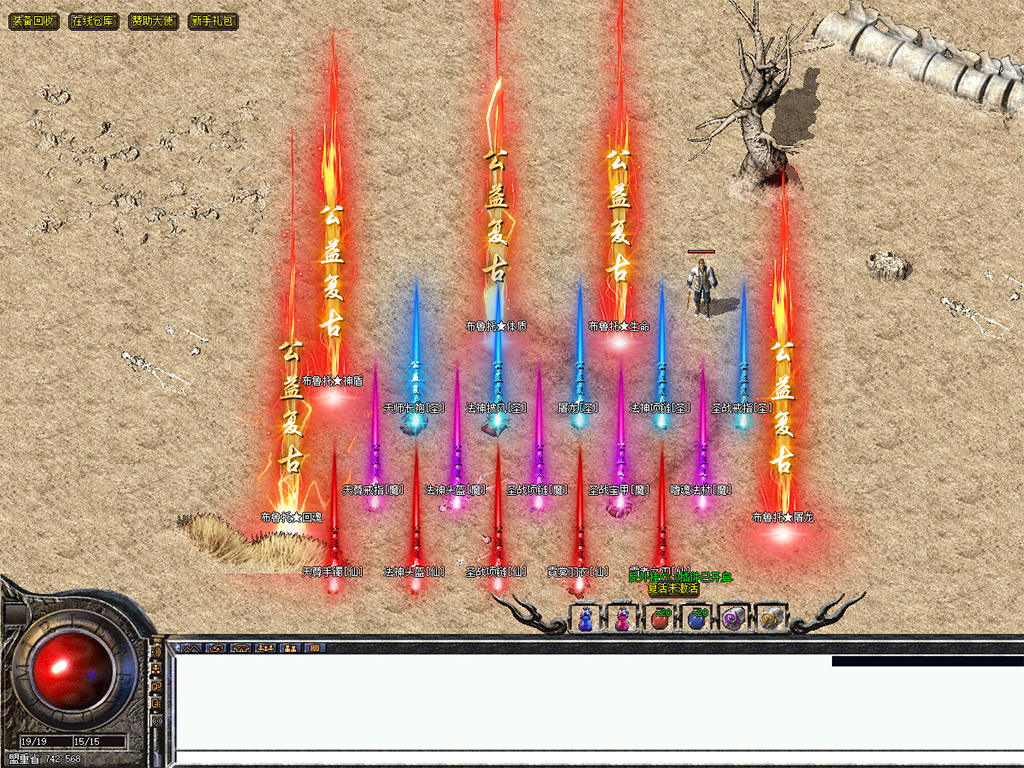Use the golden swirl scroll
Screen dimensions: 1024x768
769,620
